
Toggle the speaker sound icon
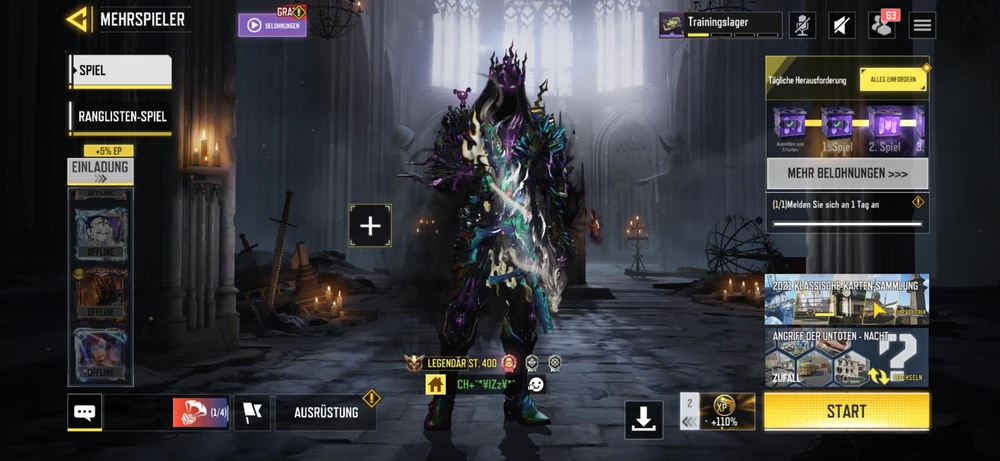tap(842, 25)
